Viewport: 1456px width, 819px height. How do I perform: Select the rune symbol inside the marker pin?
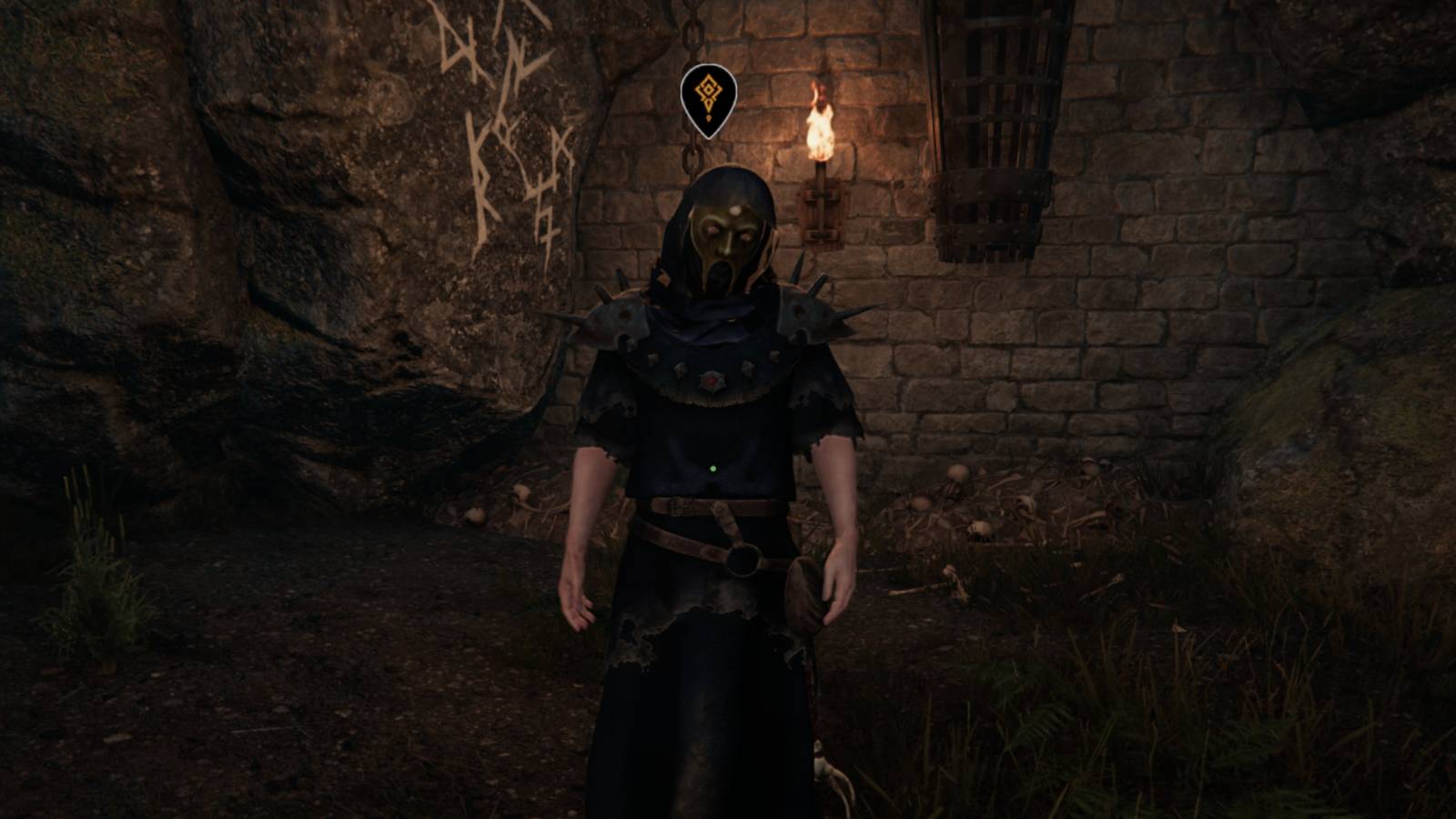click(x=707, y=90)
